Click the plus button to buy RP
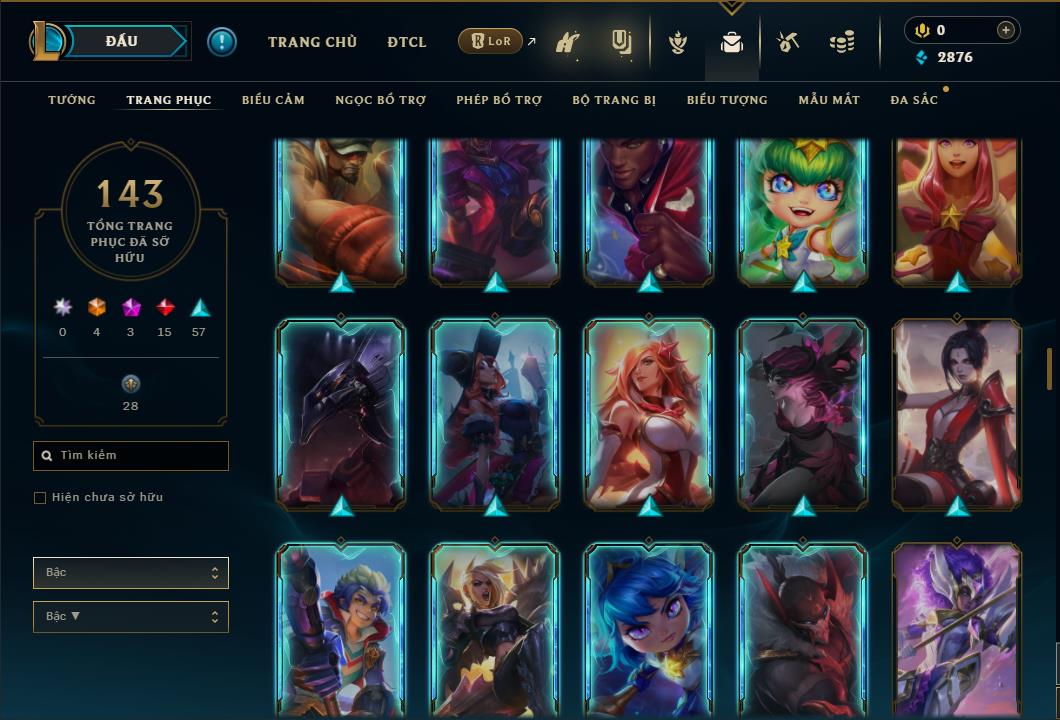1060x720 pixels. tap(1006, 30)
